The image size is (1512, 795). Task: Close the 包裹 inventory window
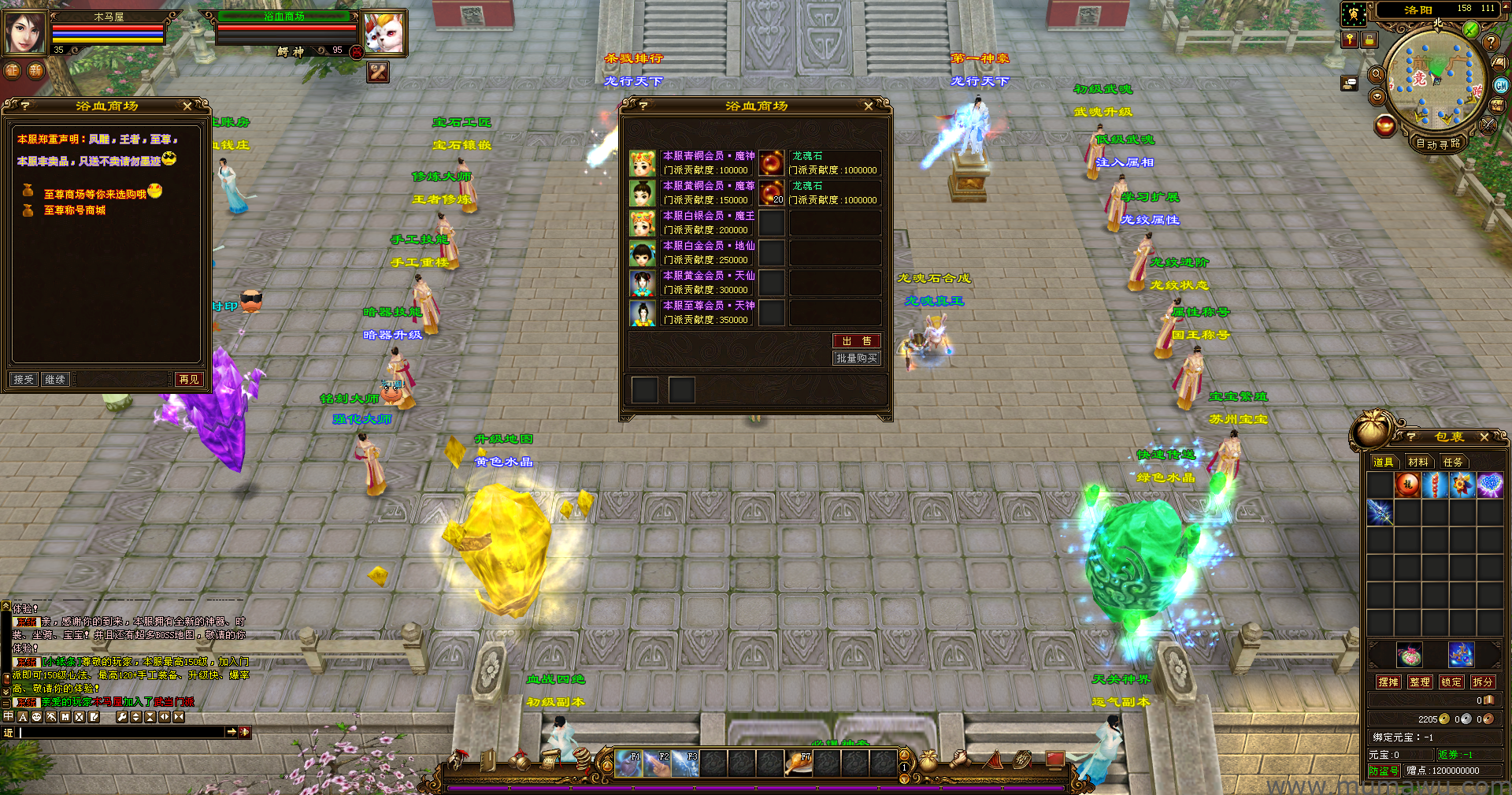point(1484,437)
